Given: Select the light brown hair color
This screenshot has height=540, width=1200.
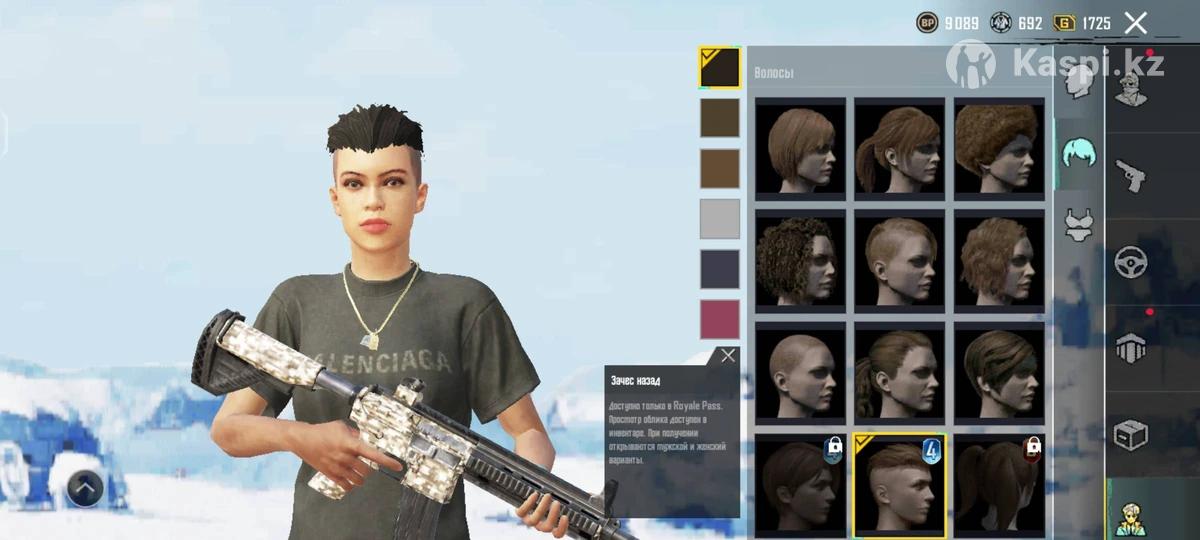Looking at the screenshot, I should click(x=719, y=168).
